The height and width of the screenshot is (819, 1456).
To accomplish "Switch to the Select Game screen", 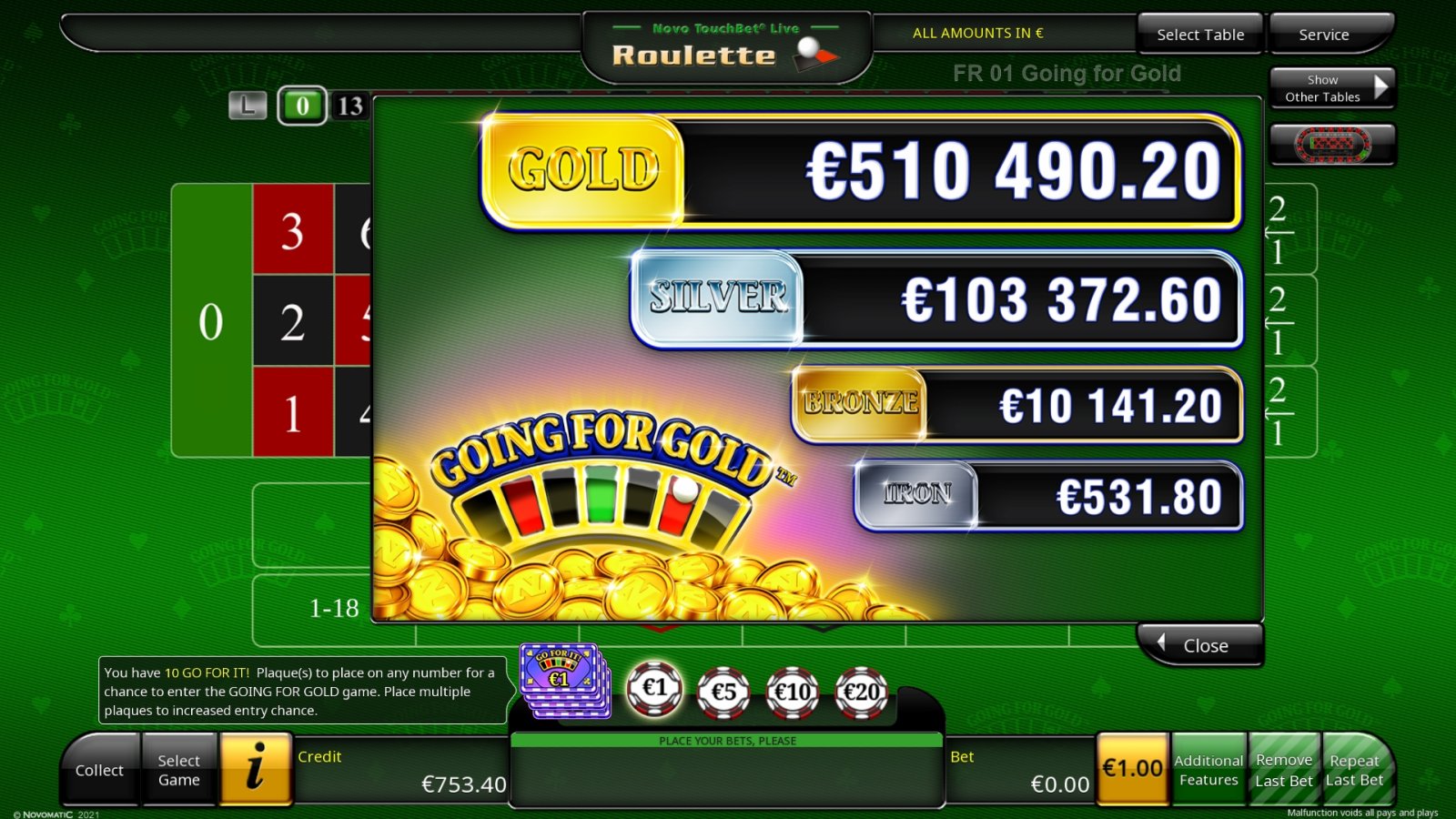I will tap(178, 770).
